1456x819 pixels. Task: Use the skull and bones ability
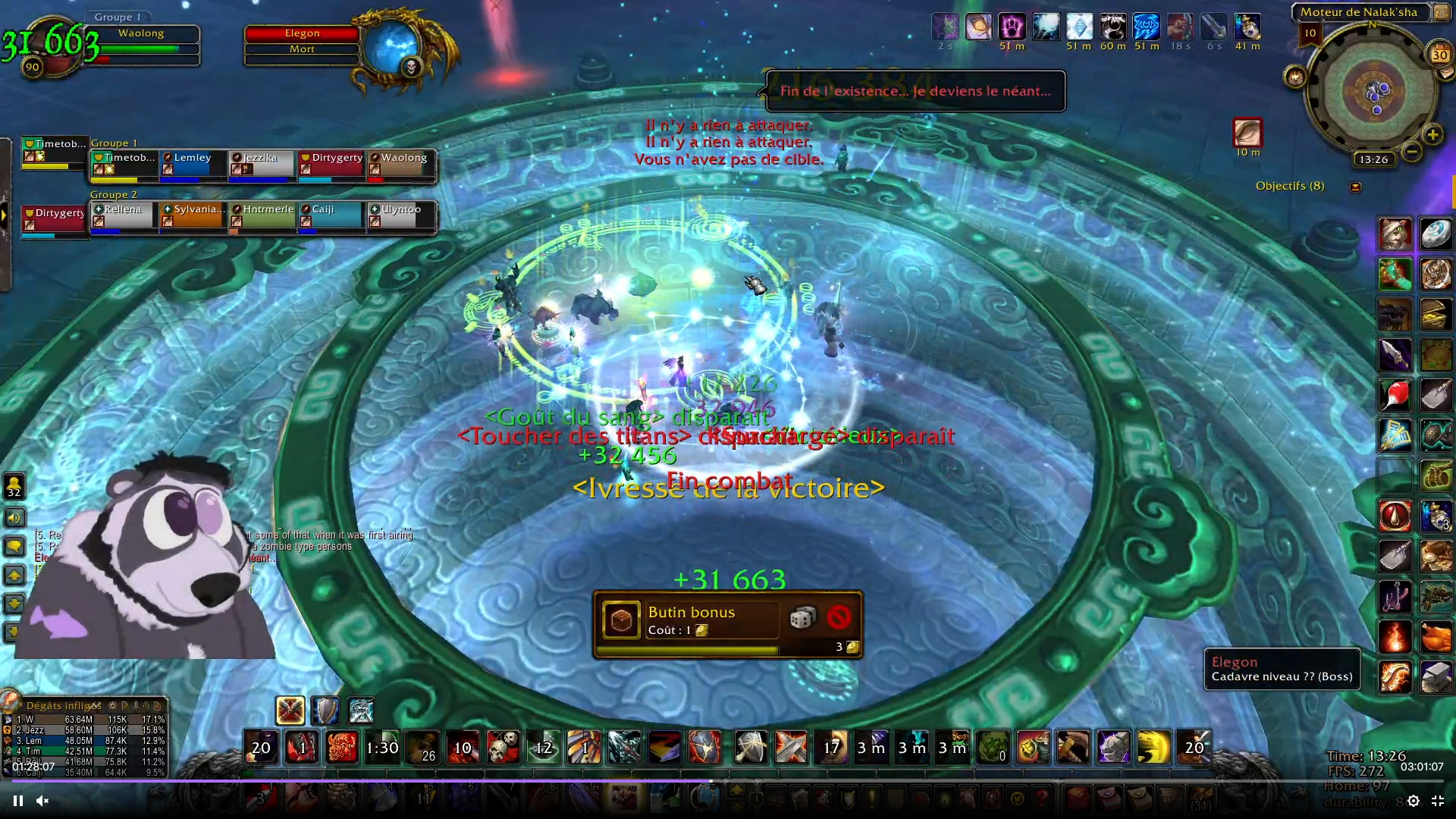(503, 748)
